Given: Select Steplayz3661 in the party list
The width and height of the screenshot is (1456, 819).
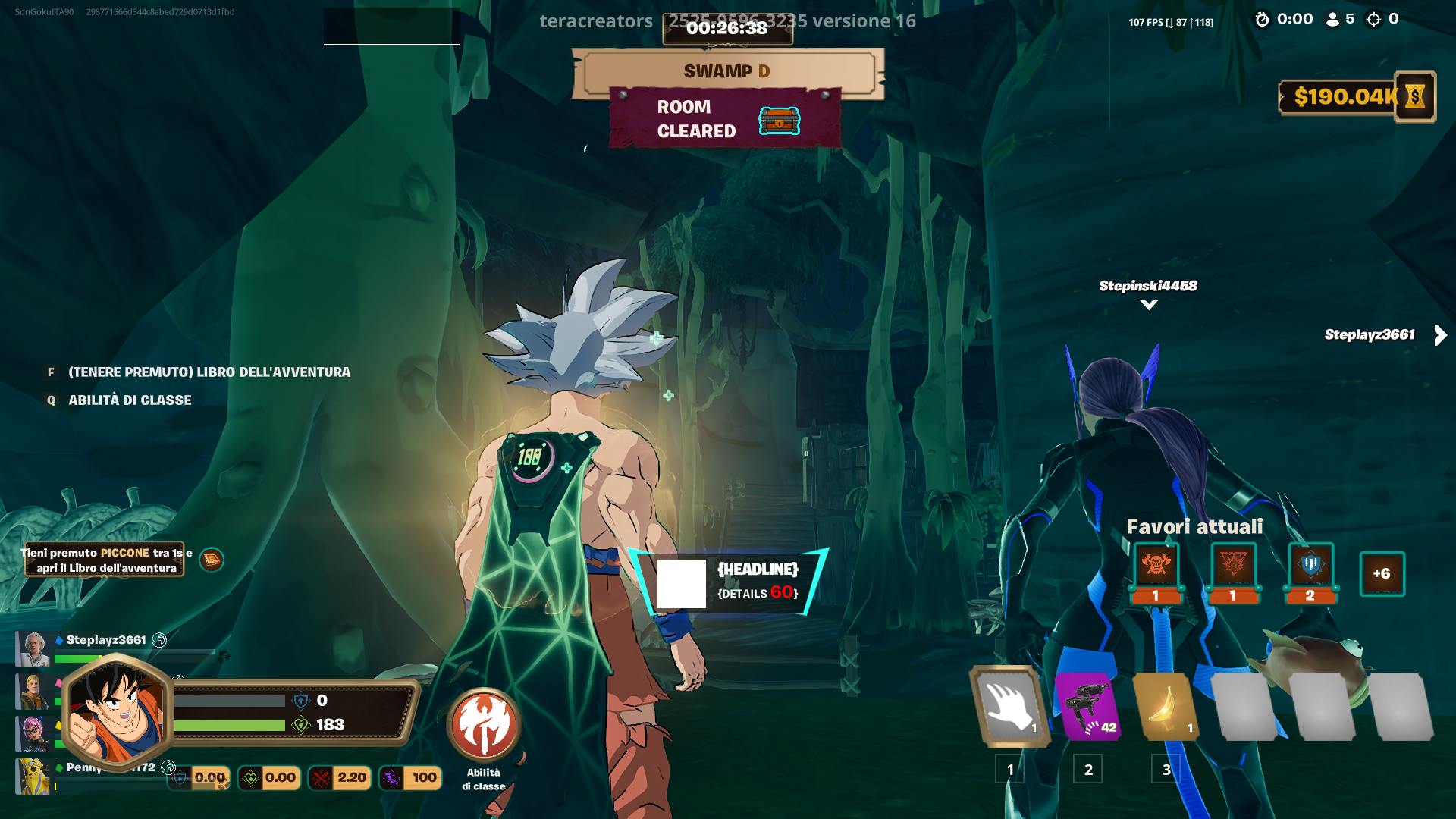Looking at the screenshot, I should (x=106, y=640).
